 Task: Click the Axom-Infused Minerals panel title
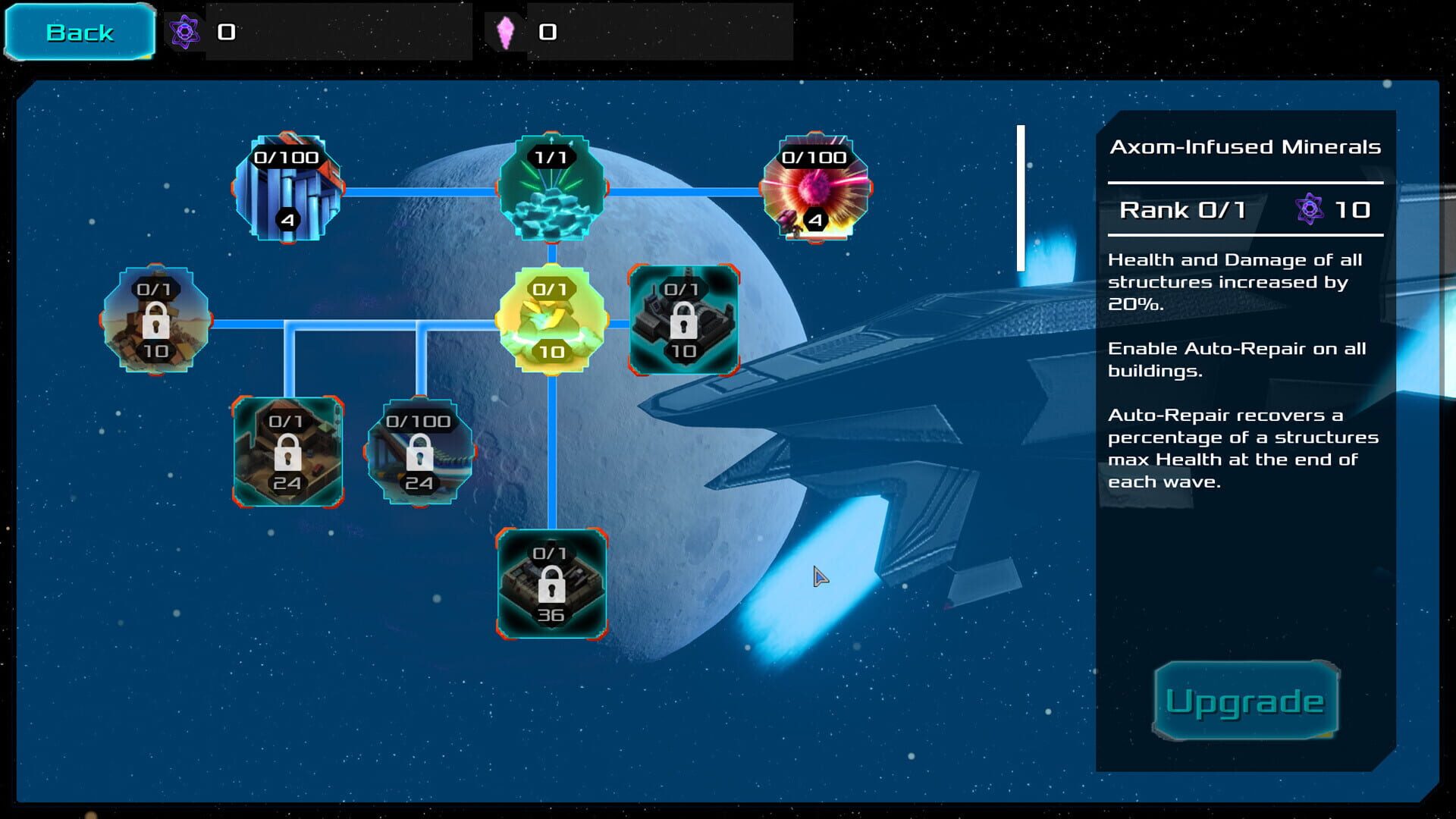(x=1246, y=147)
